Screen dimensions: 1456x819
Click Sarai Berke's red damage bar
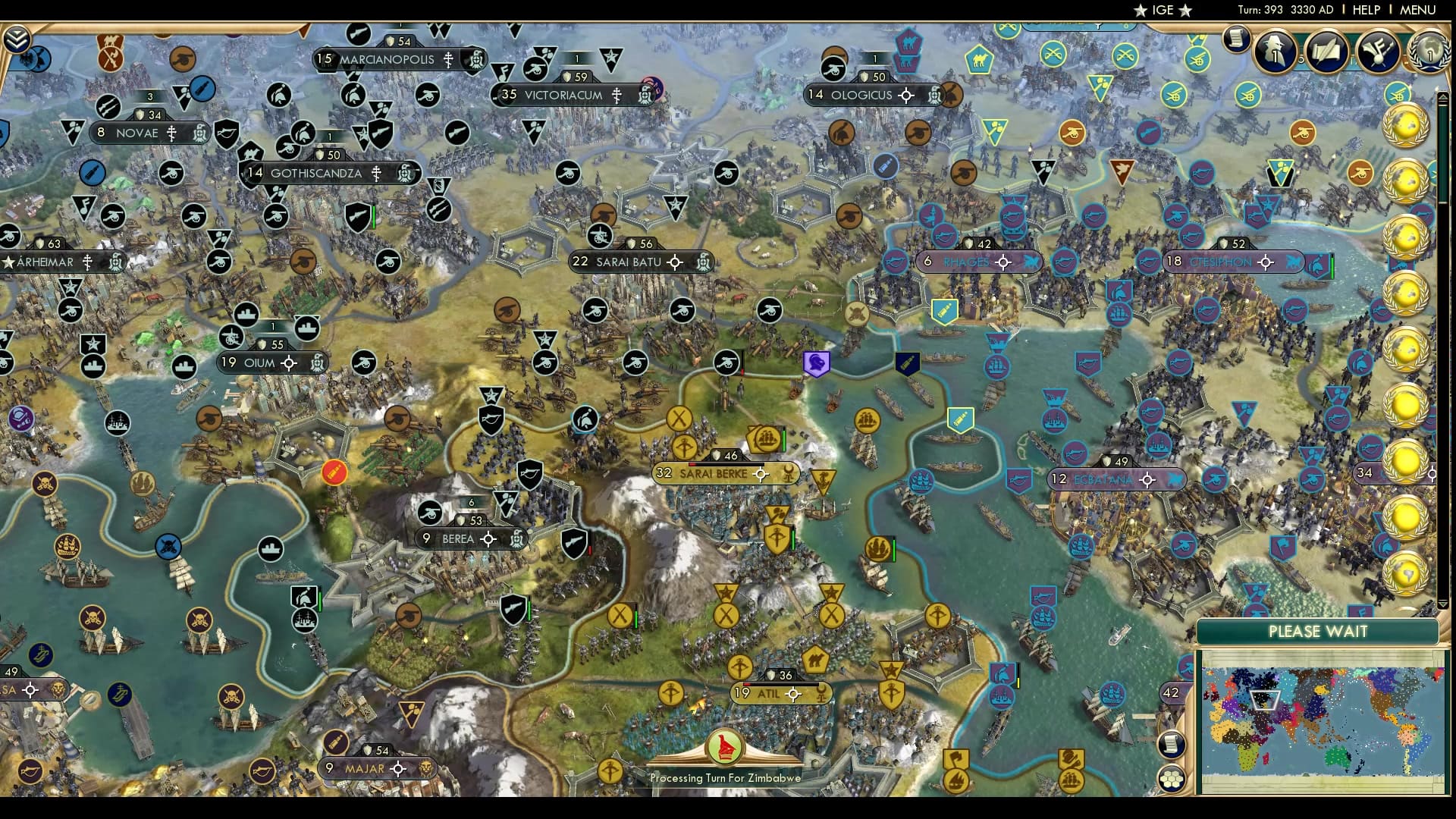click(692, 464)
